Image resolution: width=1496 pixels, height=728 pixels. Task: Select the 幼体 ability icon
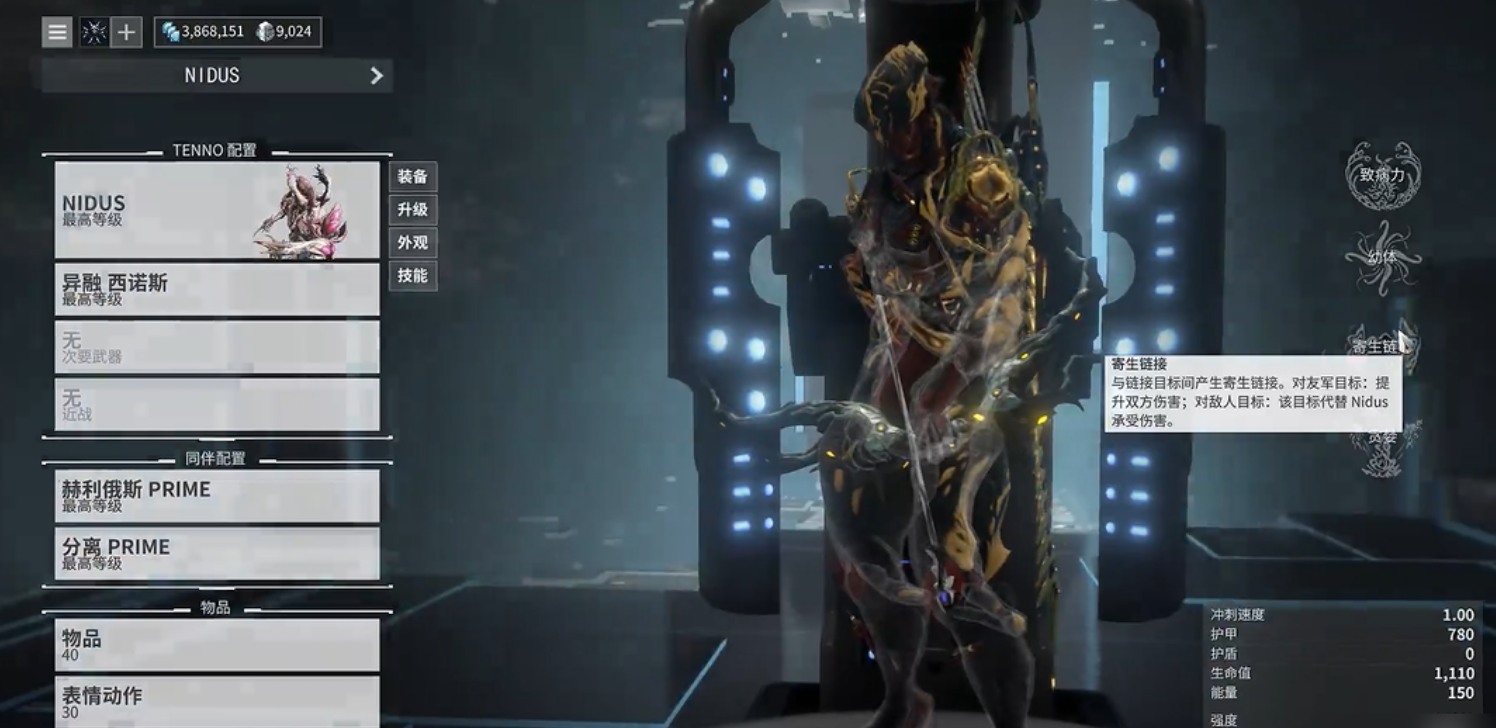pos(1382,258)
